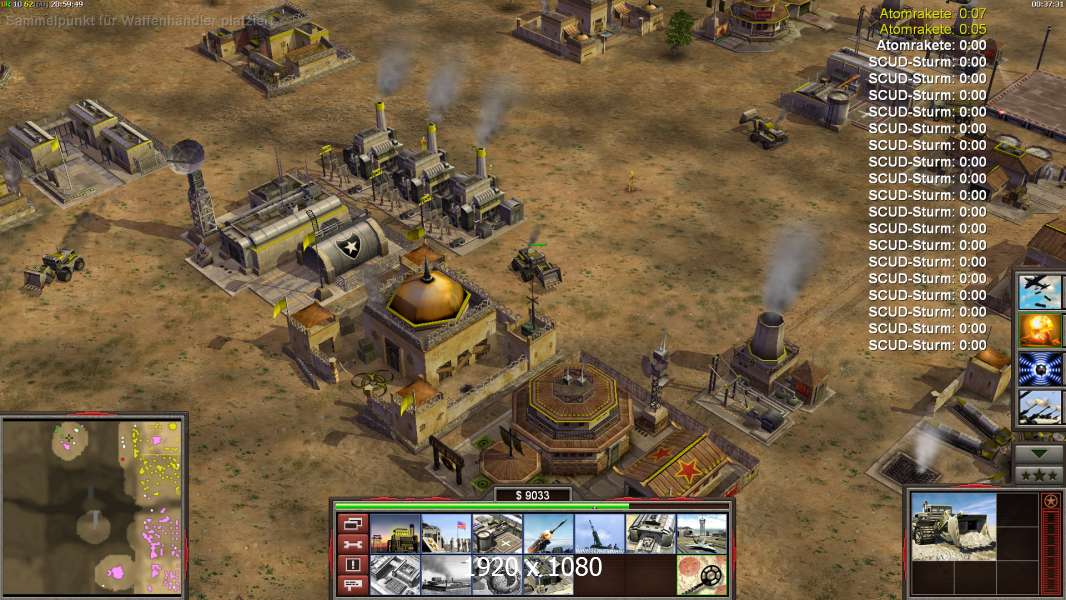Click the green down arrow button
The height and width of the screenshot is (600, 1066).
tap(1038, 453)
